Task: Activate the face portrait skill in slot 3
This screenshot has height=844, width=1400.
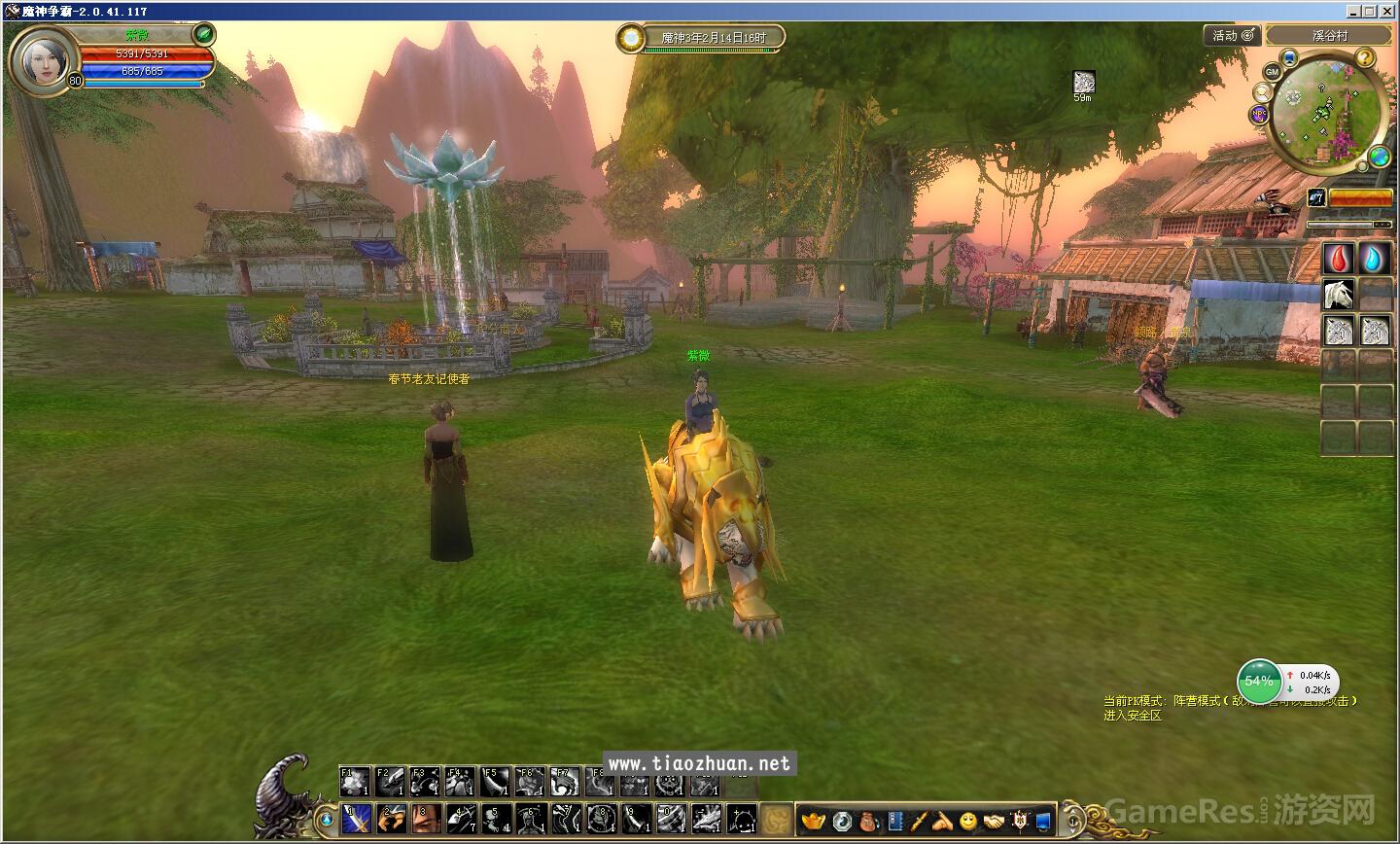Action: (425, 818)
